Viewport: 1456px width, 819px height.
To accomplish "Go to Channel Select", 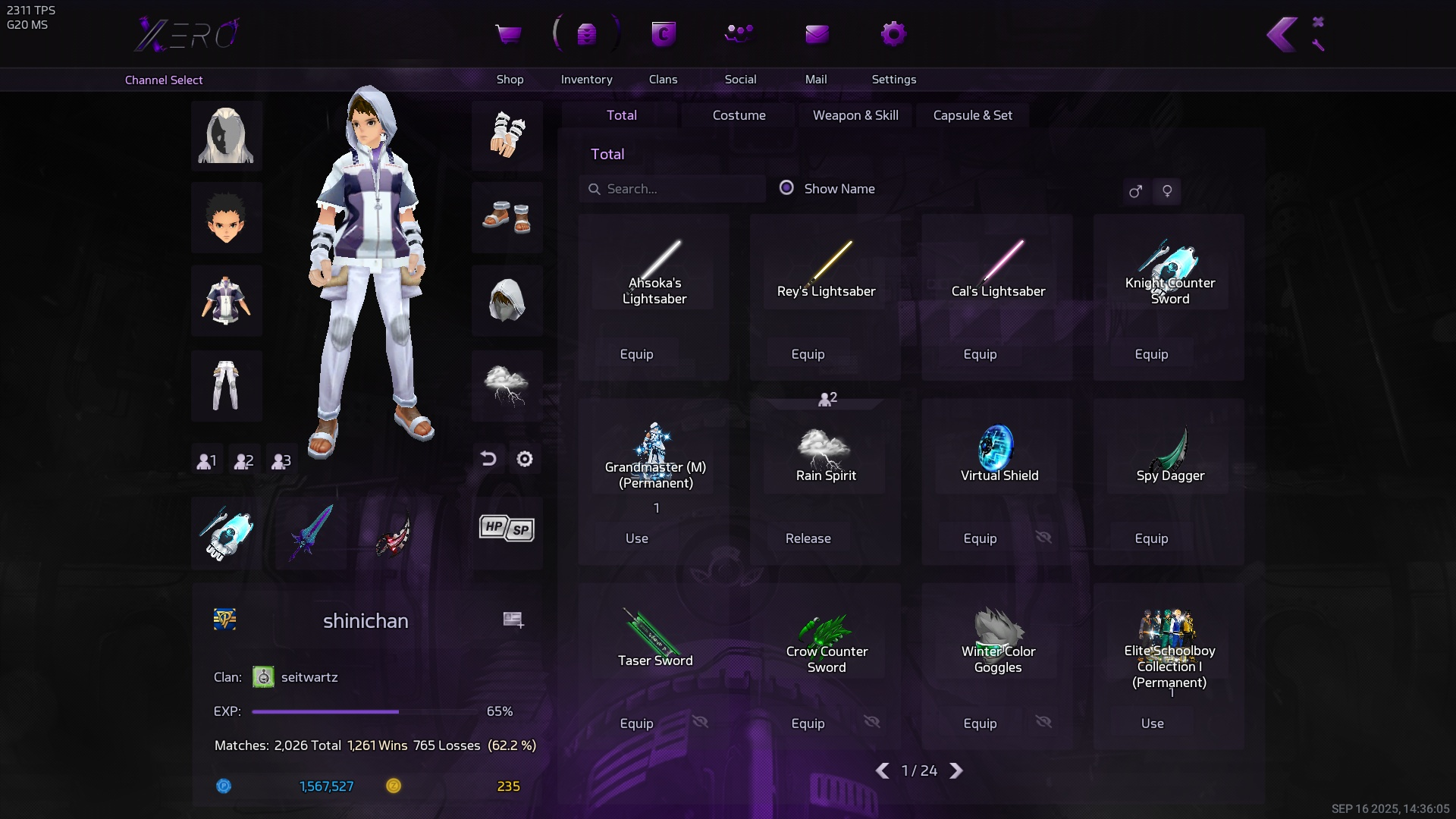I will (164, 80).
